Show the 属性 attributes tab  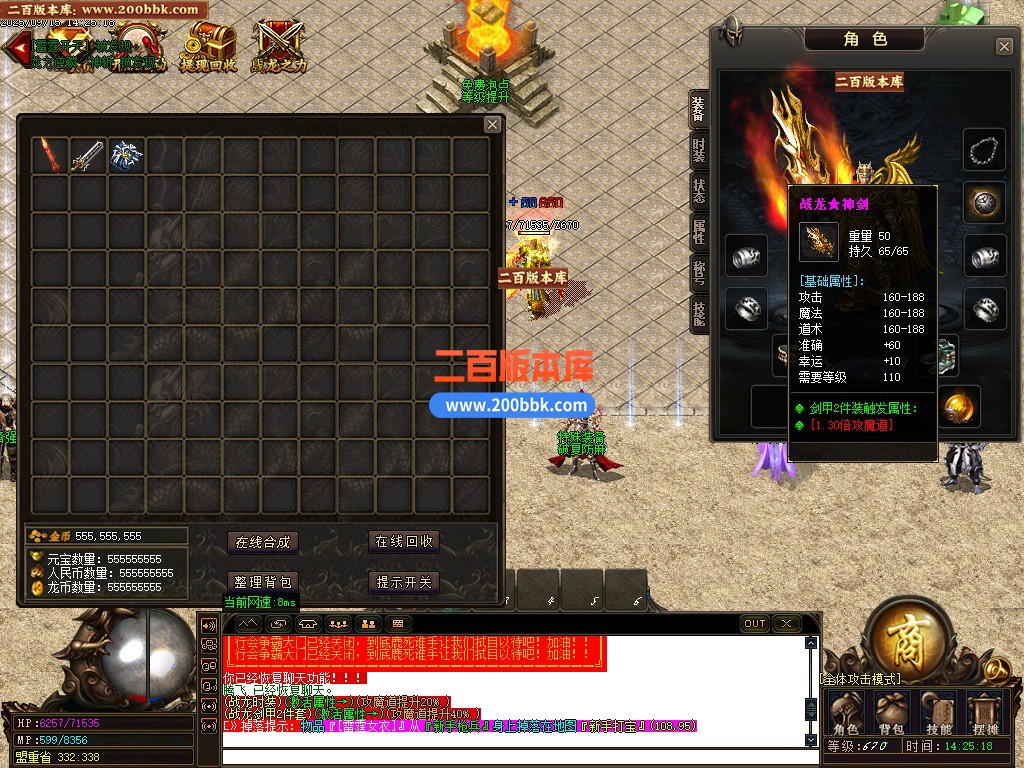point(699,232)
